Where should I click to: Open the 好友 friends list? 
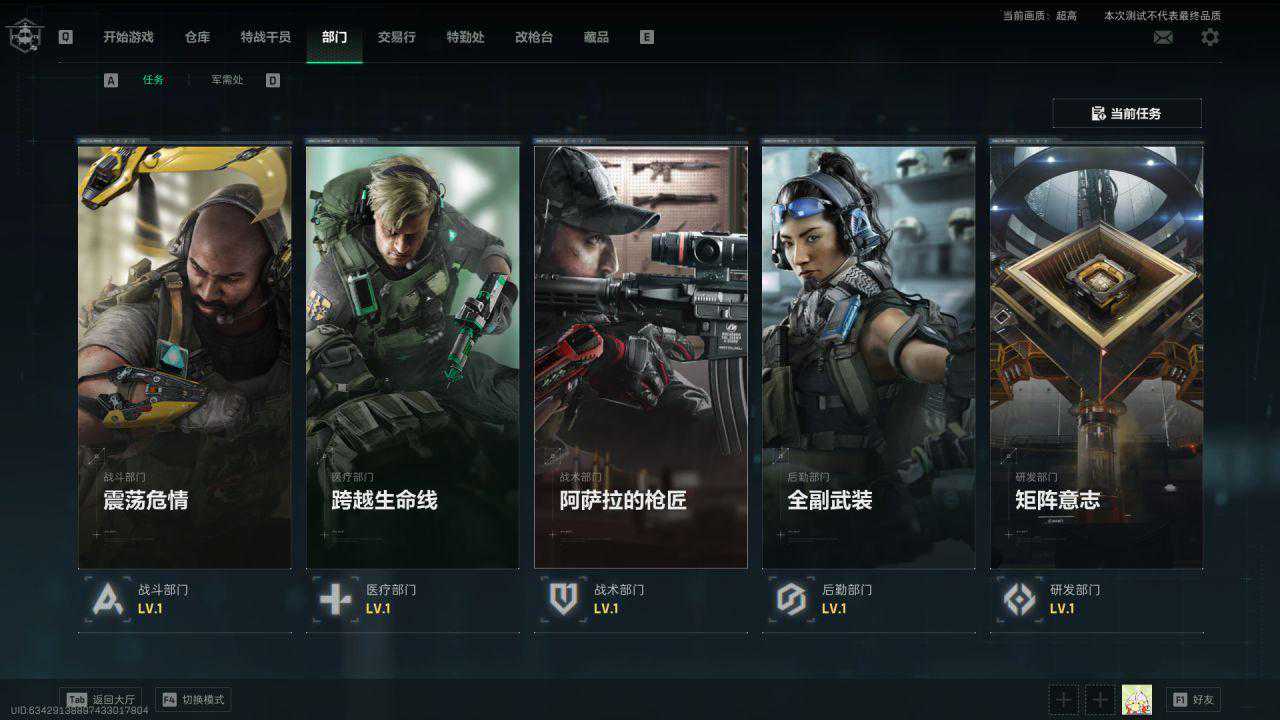1193,700
